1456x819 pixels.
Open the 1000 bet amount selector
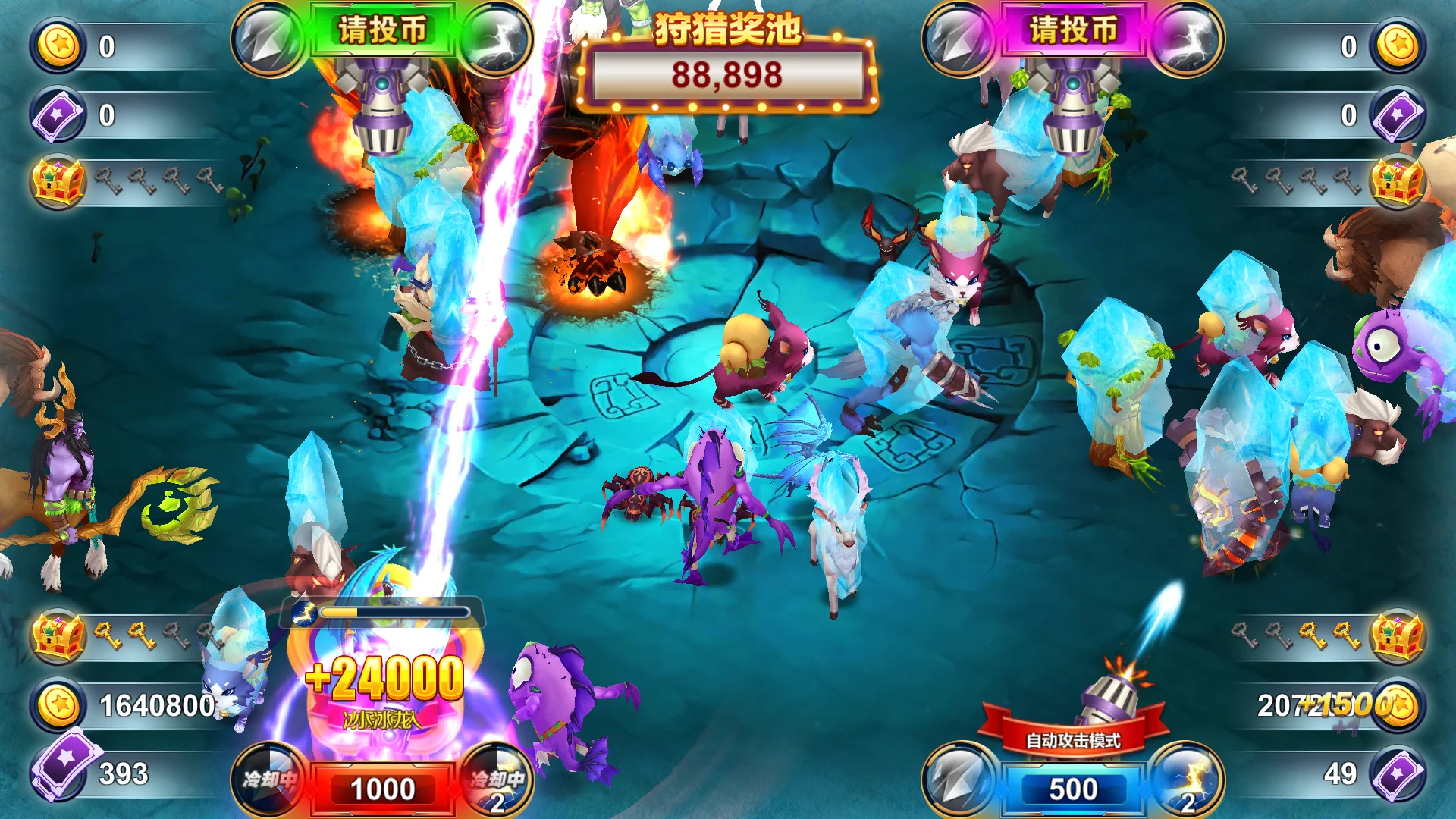pos(383,789)
